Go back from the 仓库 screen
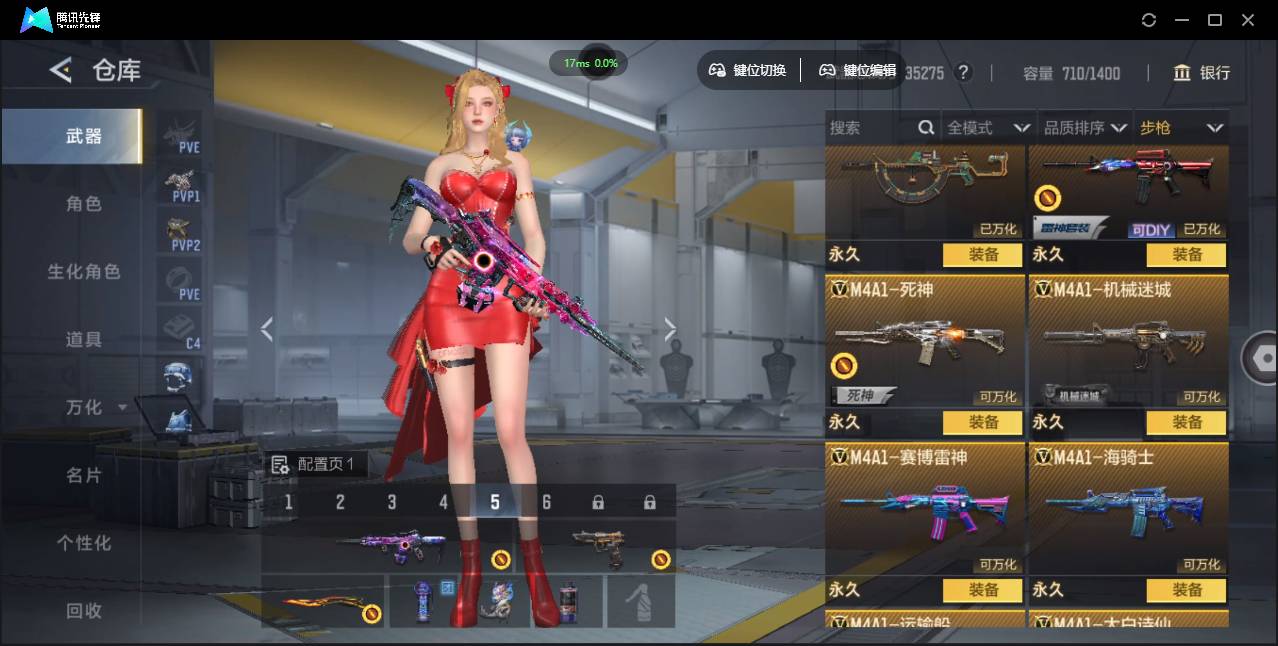 tap(61, 70)
